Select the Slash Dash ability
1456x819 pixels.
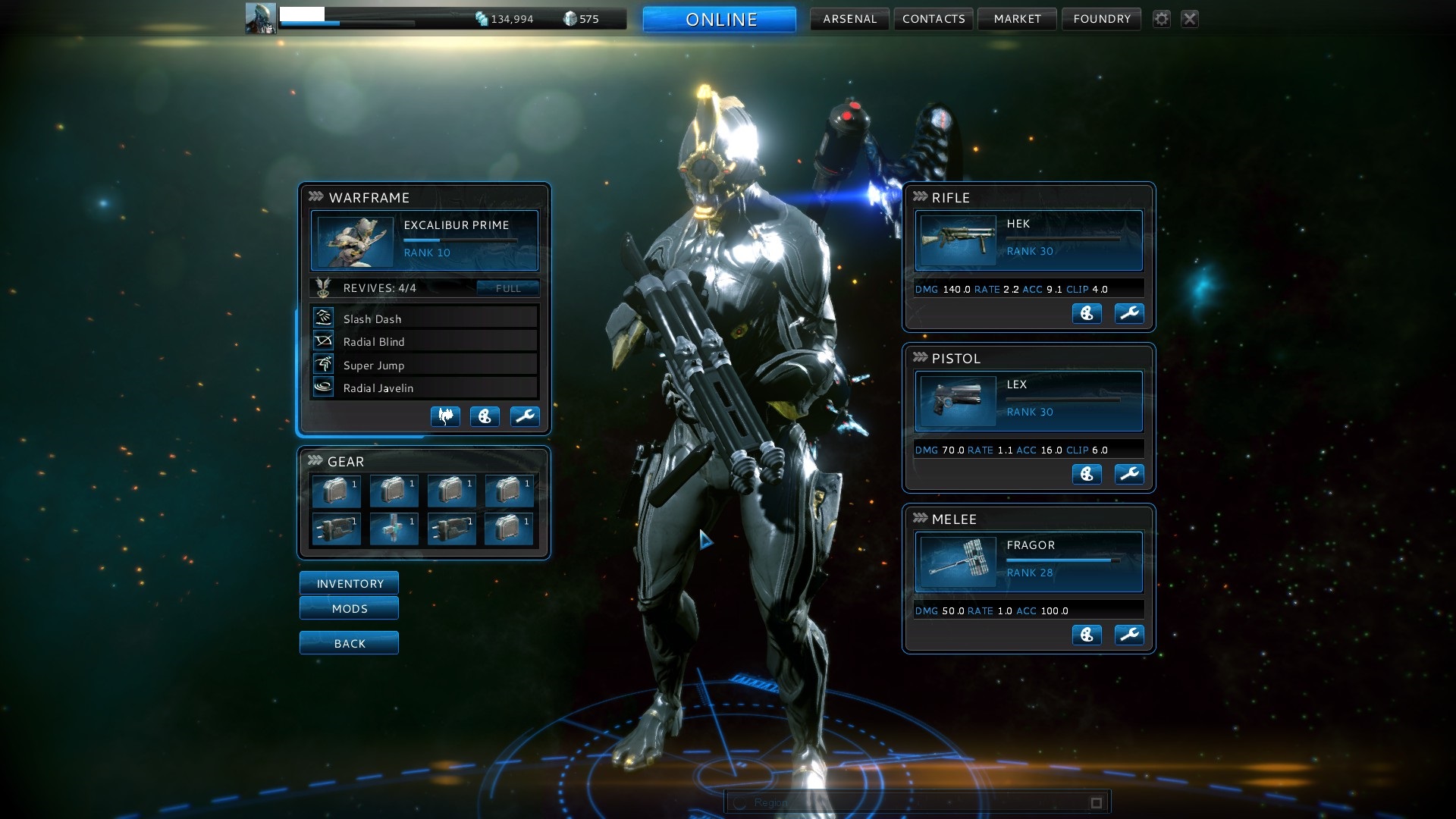pos(424,318)
